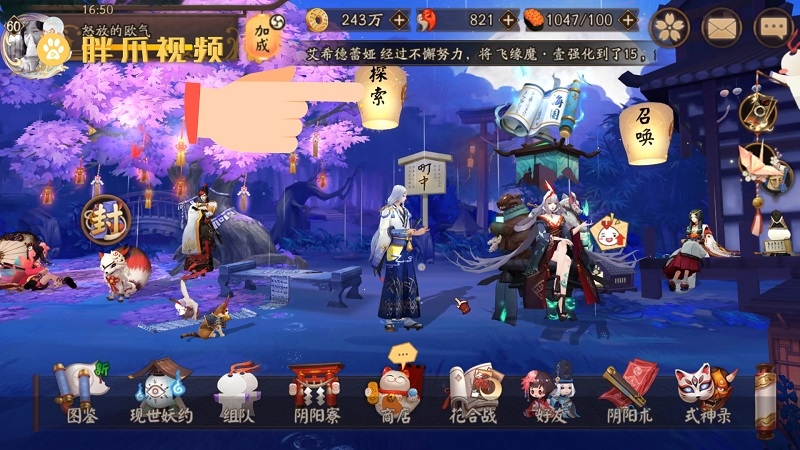The image size is (800, 450).
Task: Enter the 阴阳寮 guild
Action: click(x=314, y=393)
